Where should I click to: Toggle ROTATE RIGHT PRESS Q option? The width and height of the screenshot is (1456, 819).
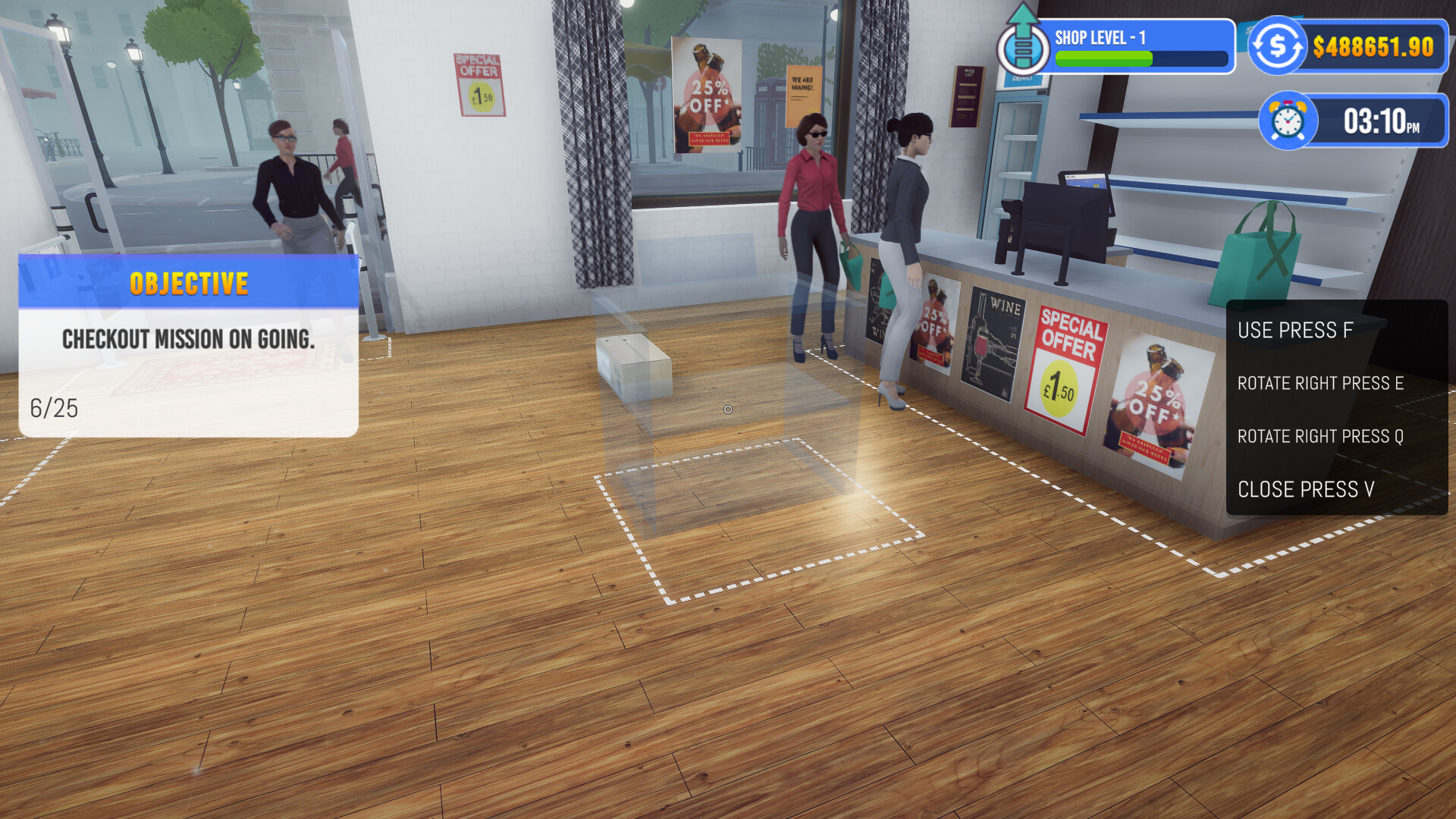point(1319,437)
